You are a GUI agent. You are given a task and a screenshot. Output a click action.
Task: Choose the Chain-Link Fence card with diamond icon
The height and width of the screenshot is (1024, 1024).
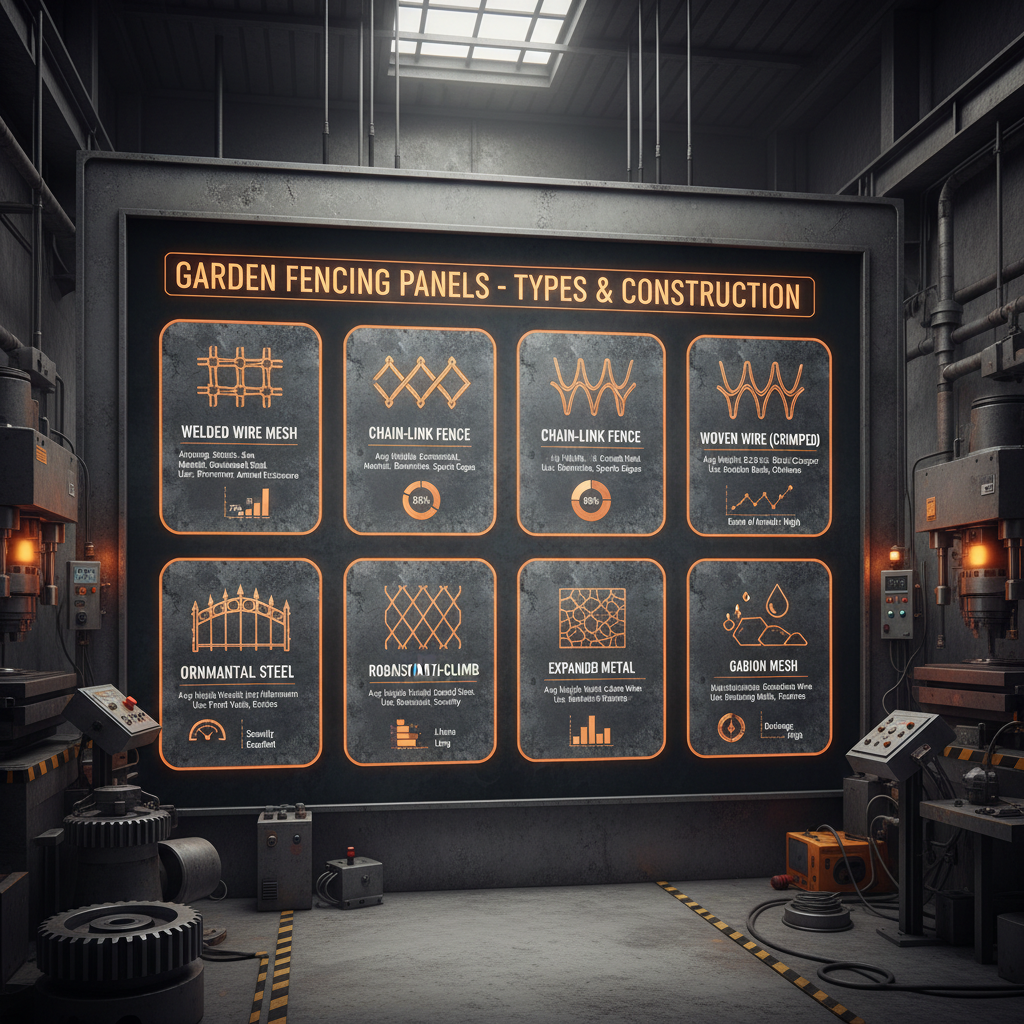pyautogui.click(x=420, y=430)
